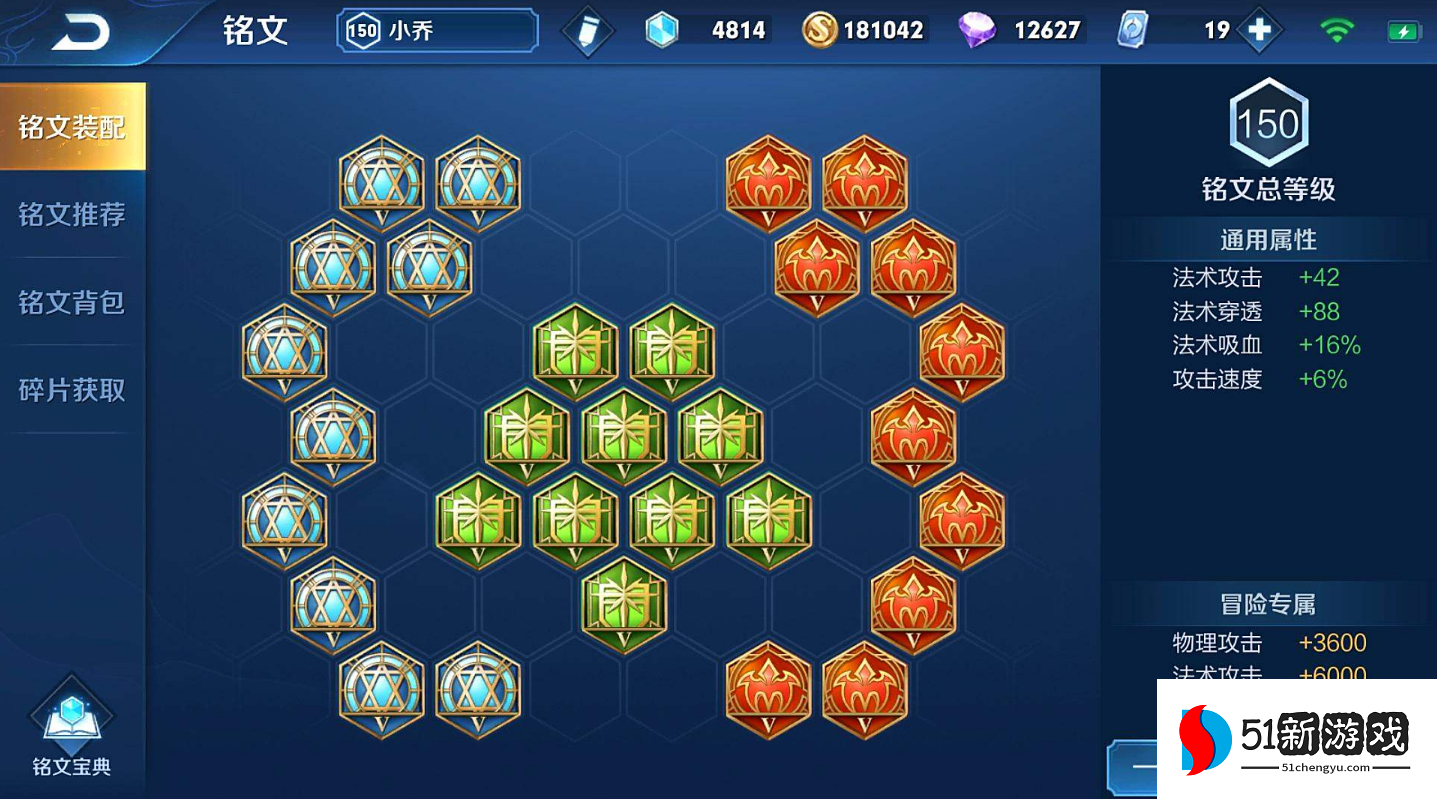Viewport: 1437px width, 799px height.
Task: Select the 铭文装配 tab
Action: [x=72, y=127]
